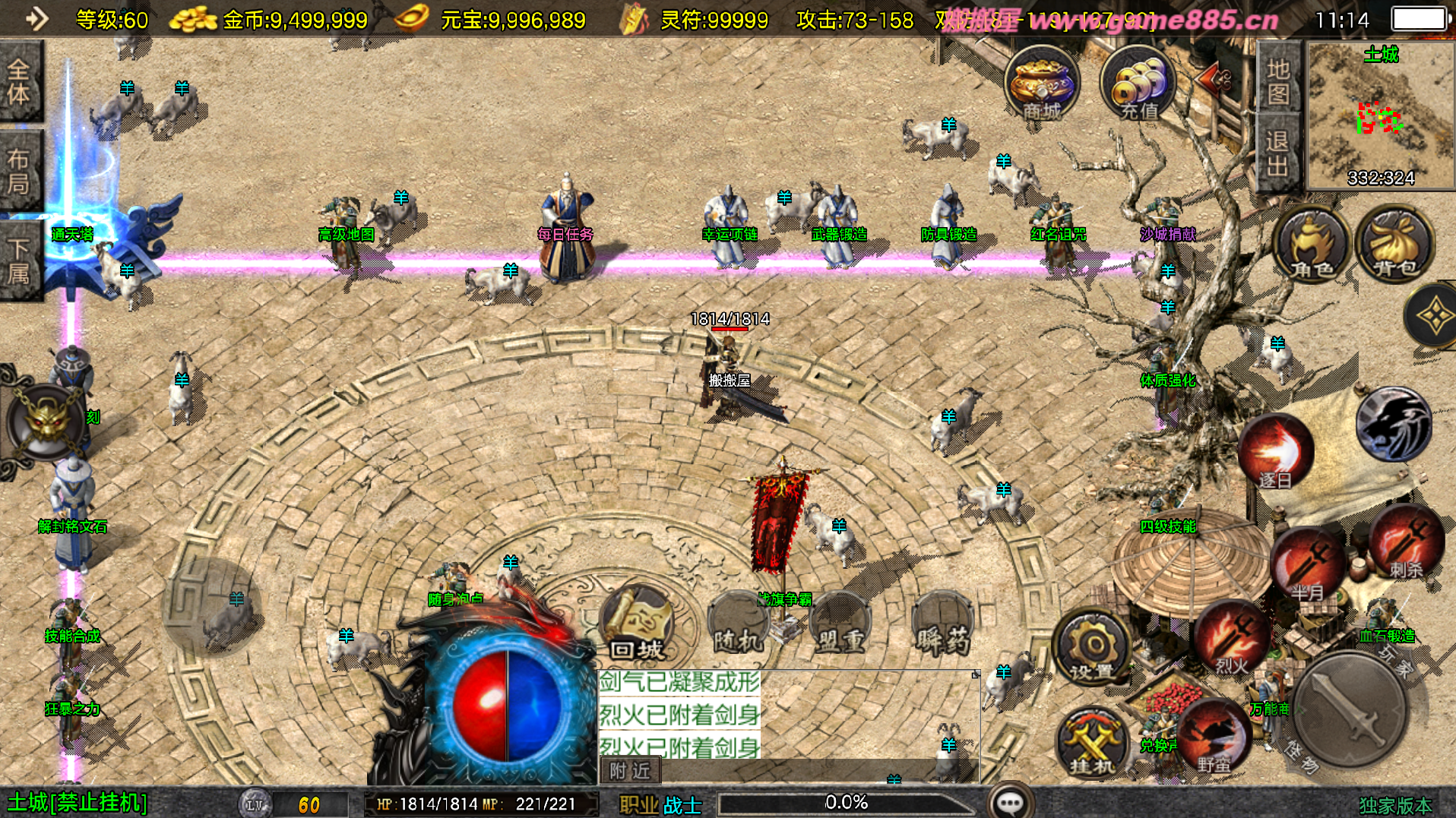Open the chat speech bubble button

click(x=1010, y=802)
